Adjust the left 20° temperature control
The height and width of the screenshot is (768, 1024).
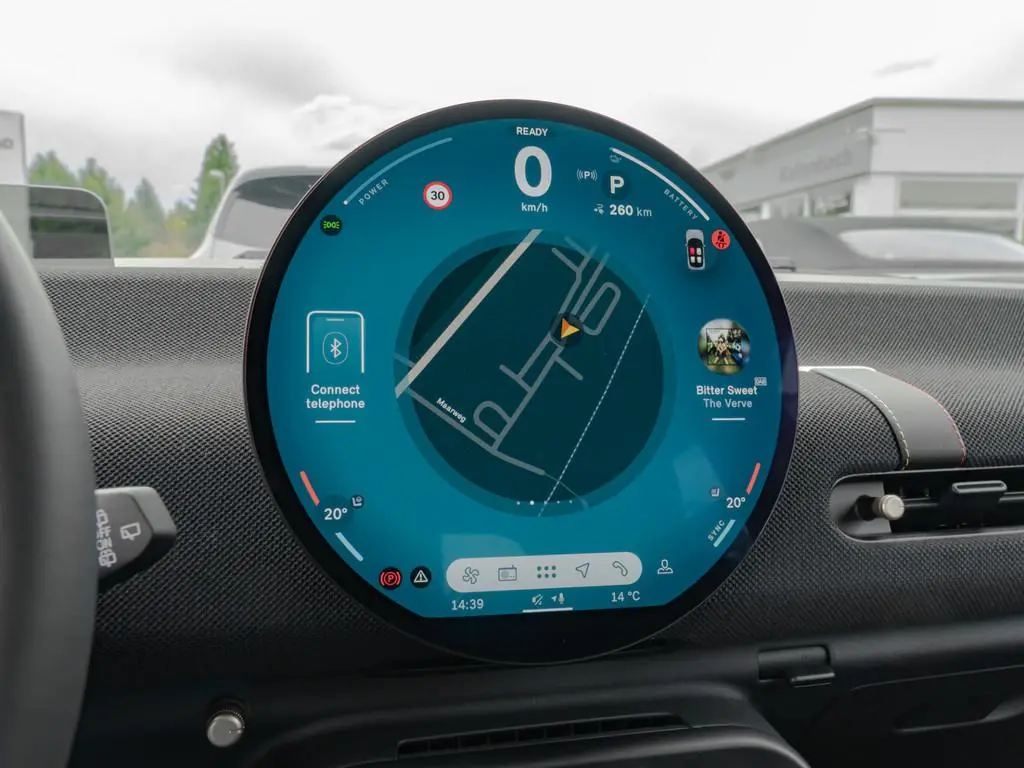(x=334, y=514)
